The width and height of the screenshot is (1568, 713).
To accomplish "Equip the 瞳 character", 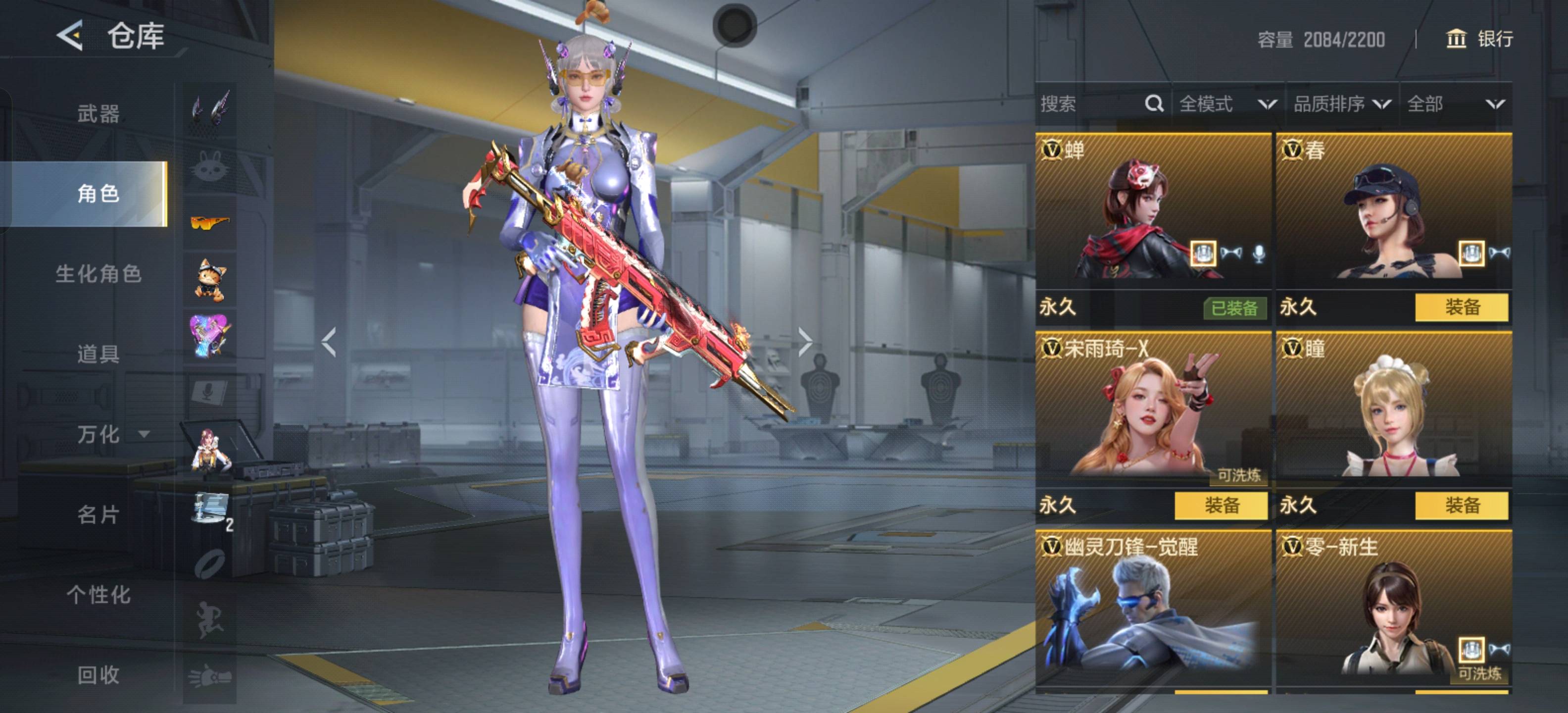I will point(1461,506).
